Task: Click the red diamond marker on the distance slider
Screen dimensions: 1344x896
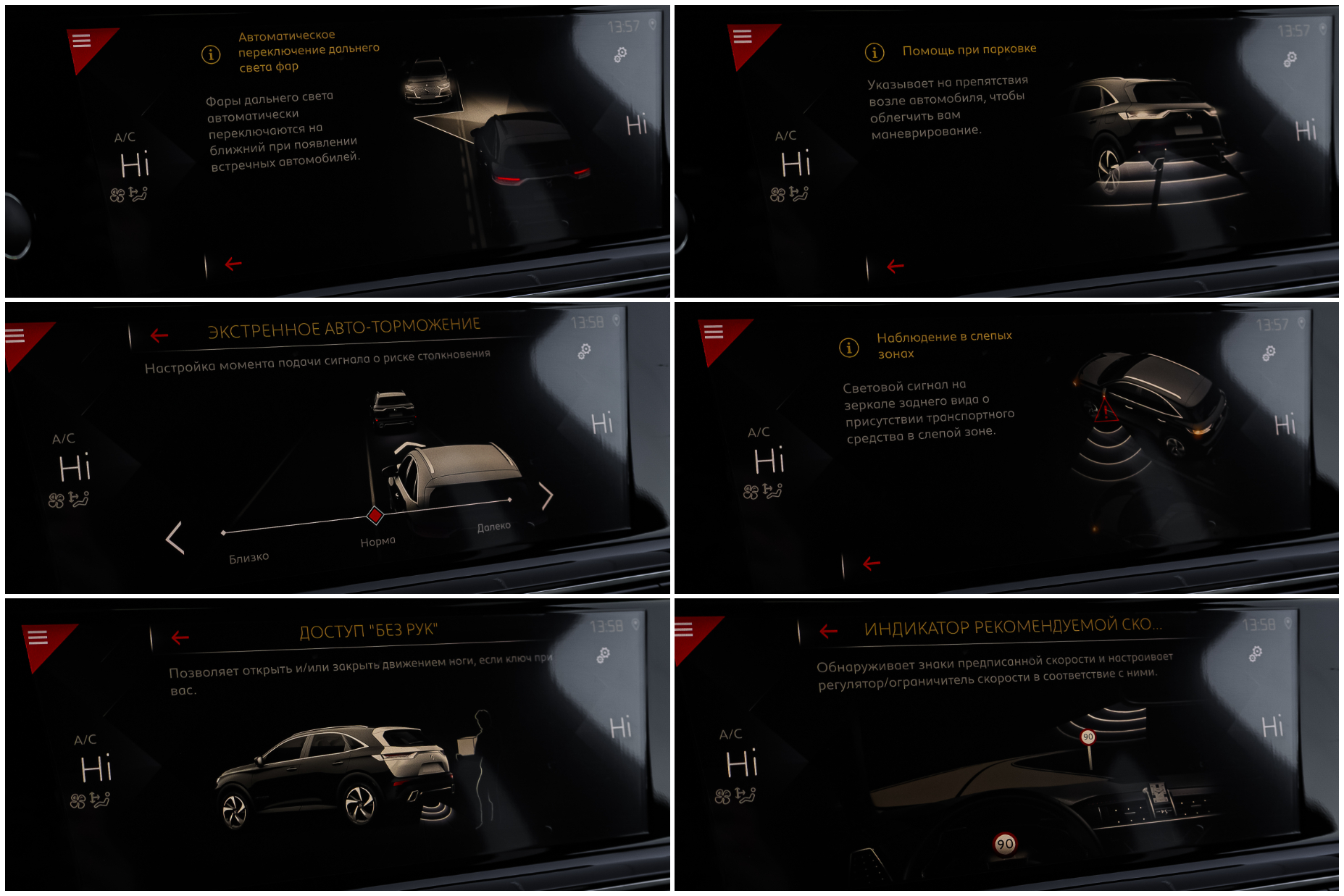Action: point(375,515)
